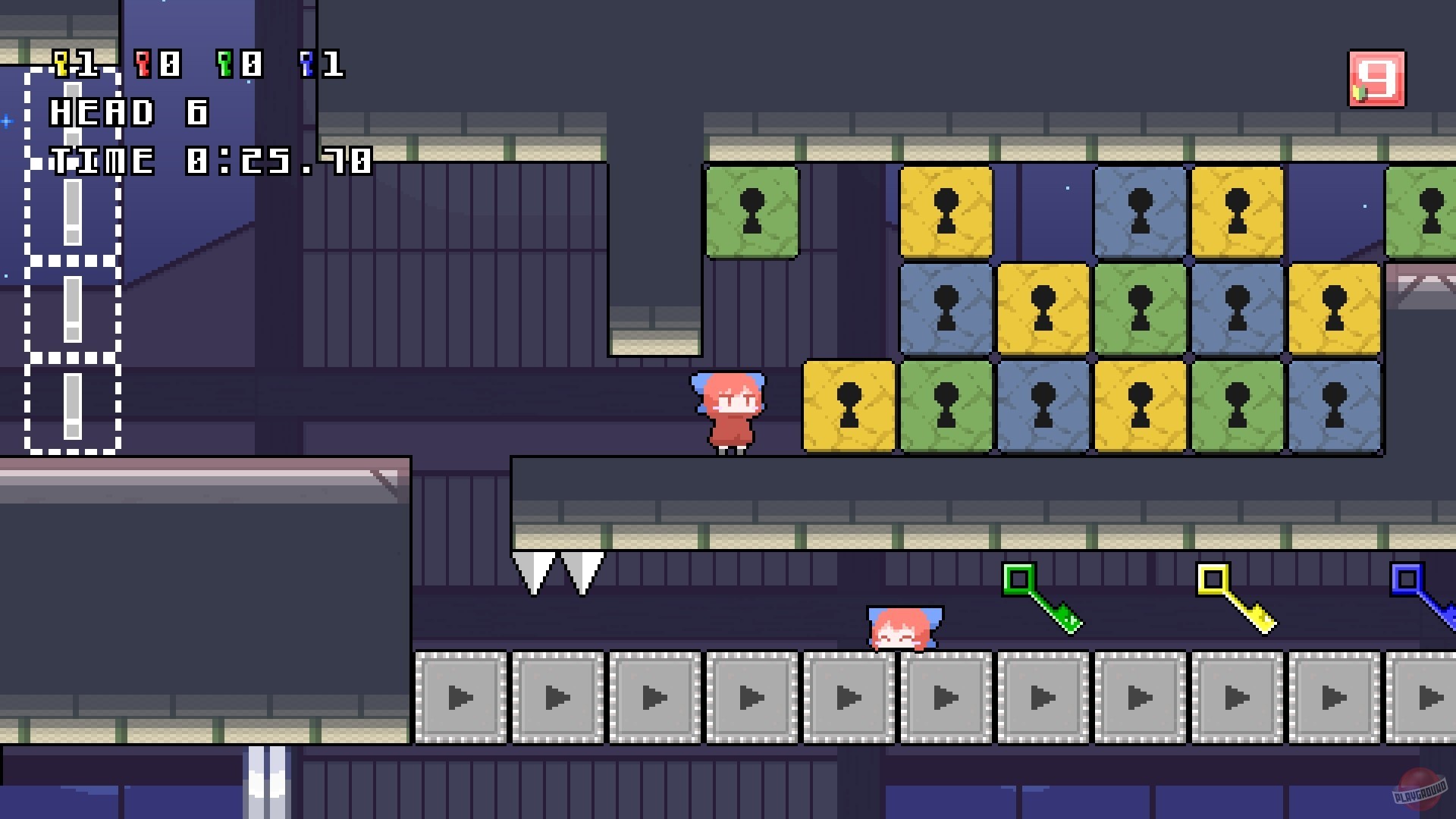Toggle the topmost green lock block

pyautogui.click(x=752, y=212)
